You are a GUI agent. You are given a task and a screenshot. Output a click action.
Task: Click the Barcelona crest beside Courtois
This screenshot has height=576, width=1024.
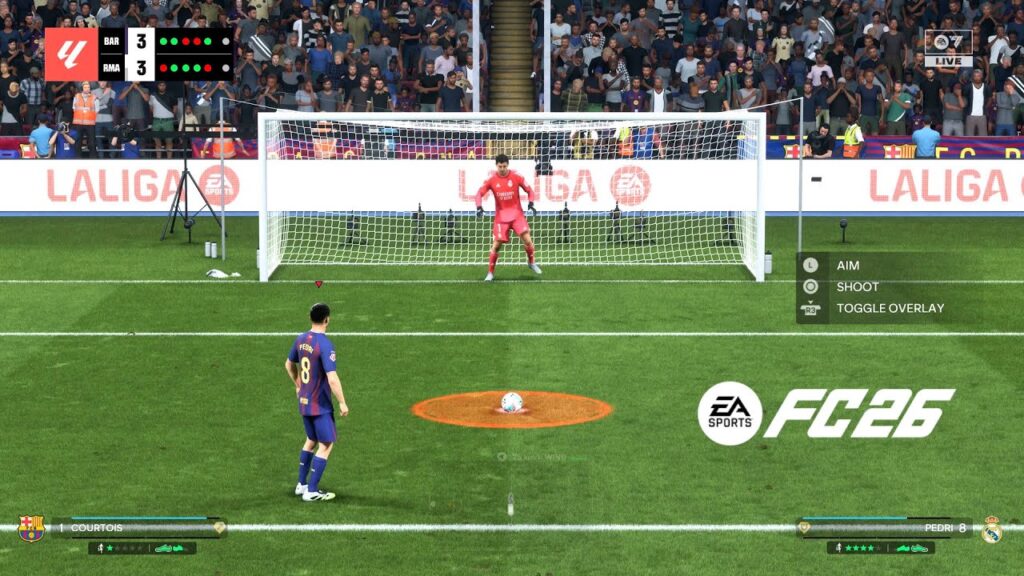pos(31,528)
